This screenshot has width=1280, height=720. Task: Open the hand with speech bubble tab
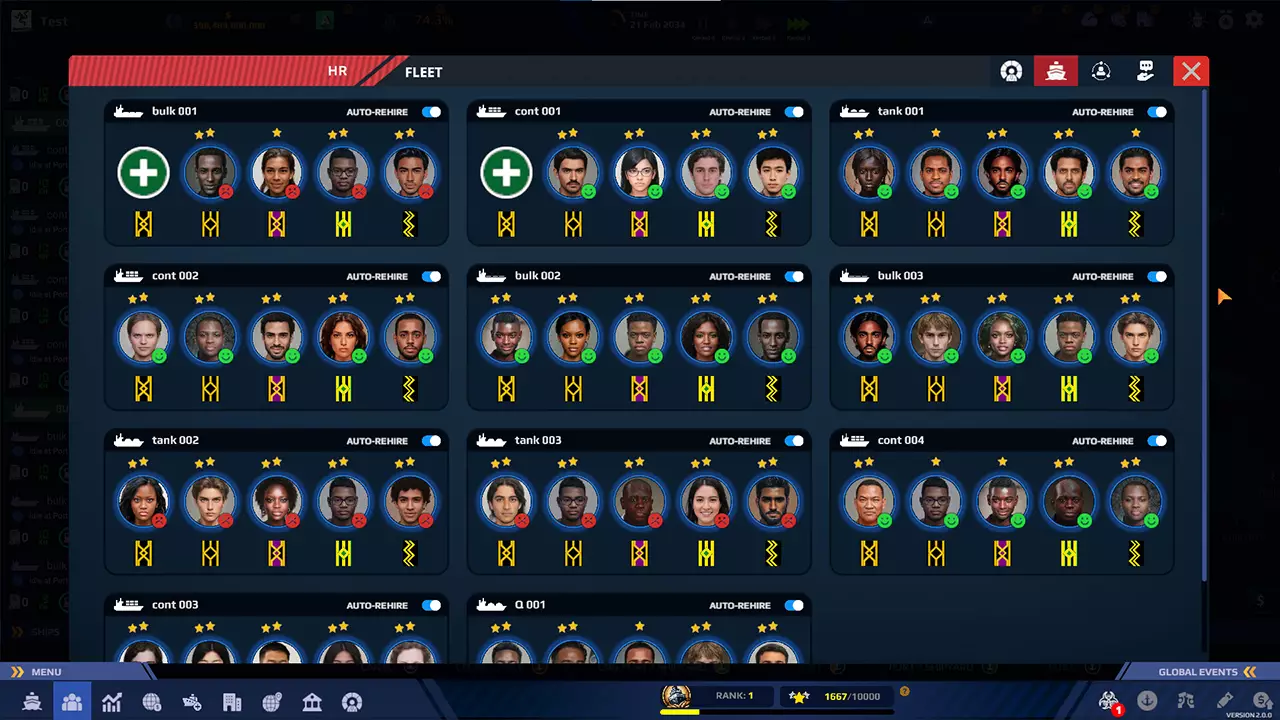pyautogui.click(x=1146, y=71)
